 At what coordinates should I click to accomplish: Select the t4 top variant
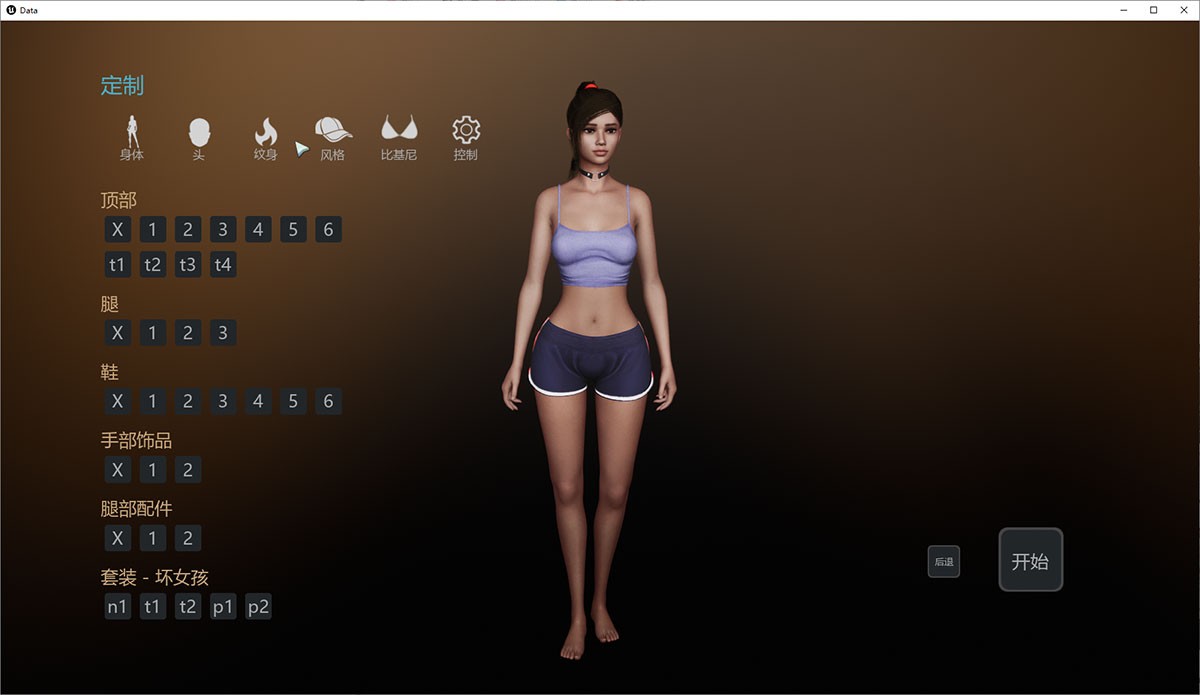pos(223,265)
